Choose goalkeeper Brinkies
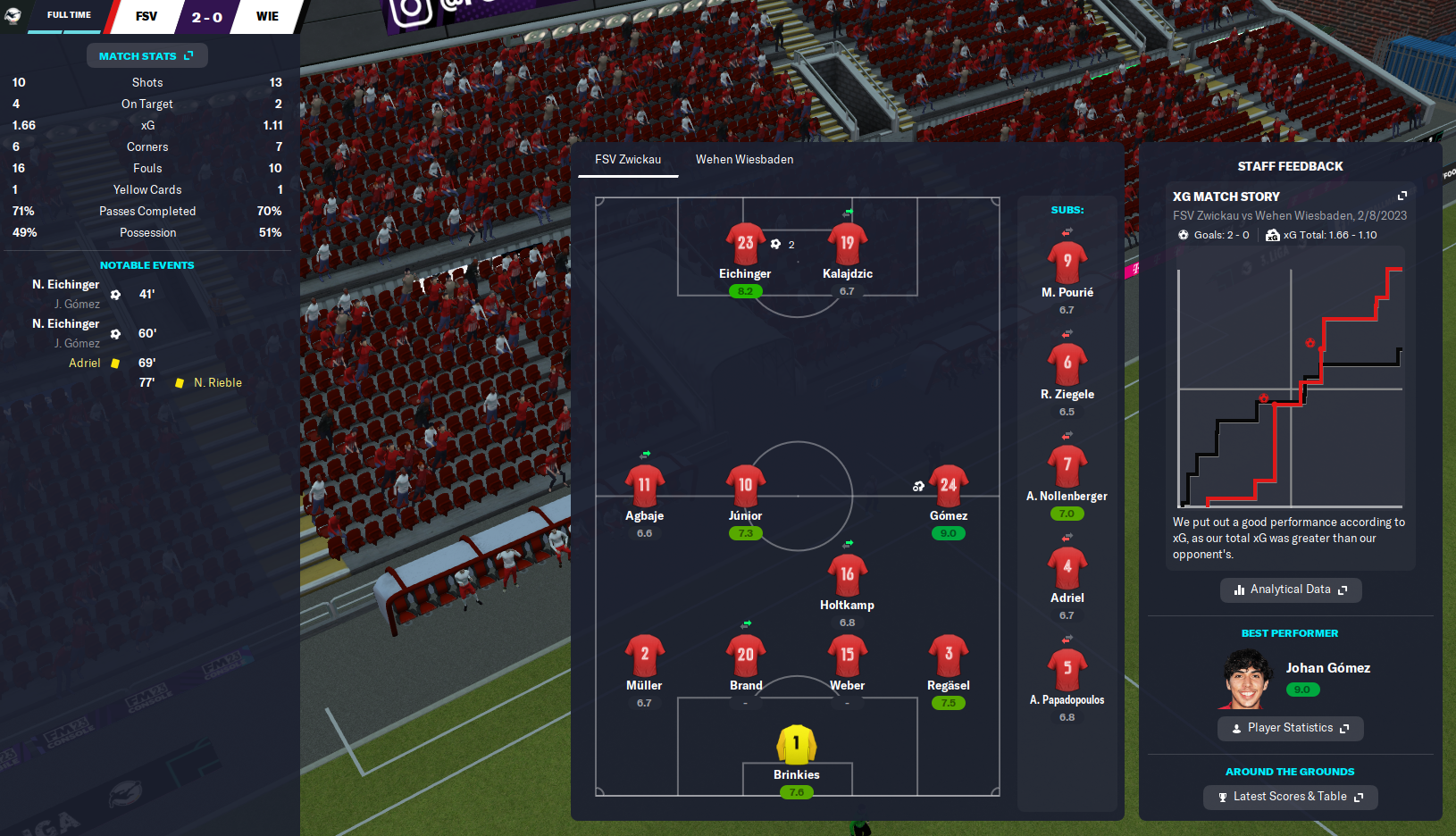 [x=796, y=745]
